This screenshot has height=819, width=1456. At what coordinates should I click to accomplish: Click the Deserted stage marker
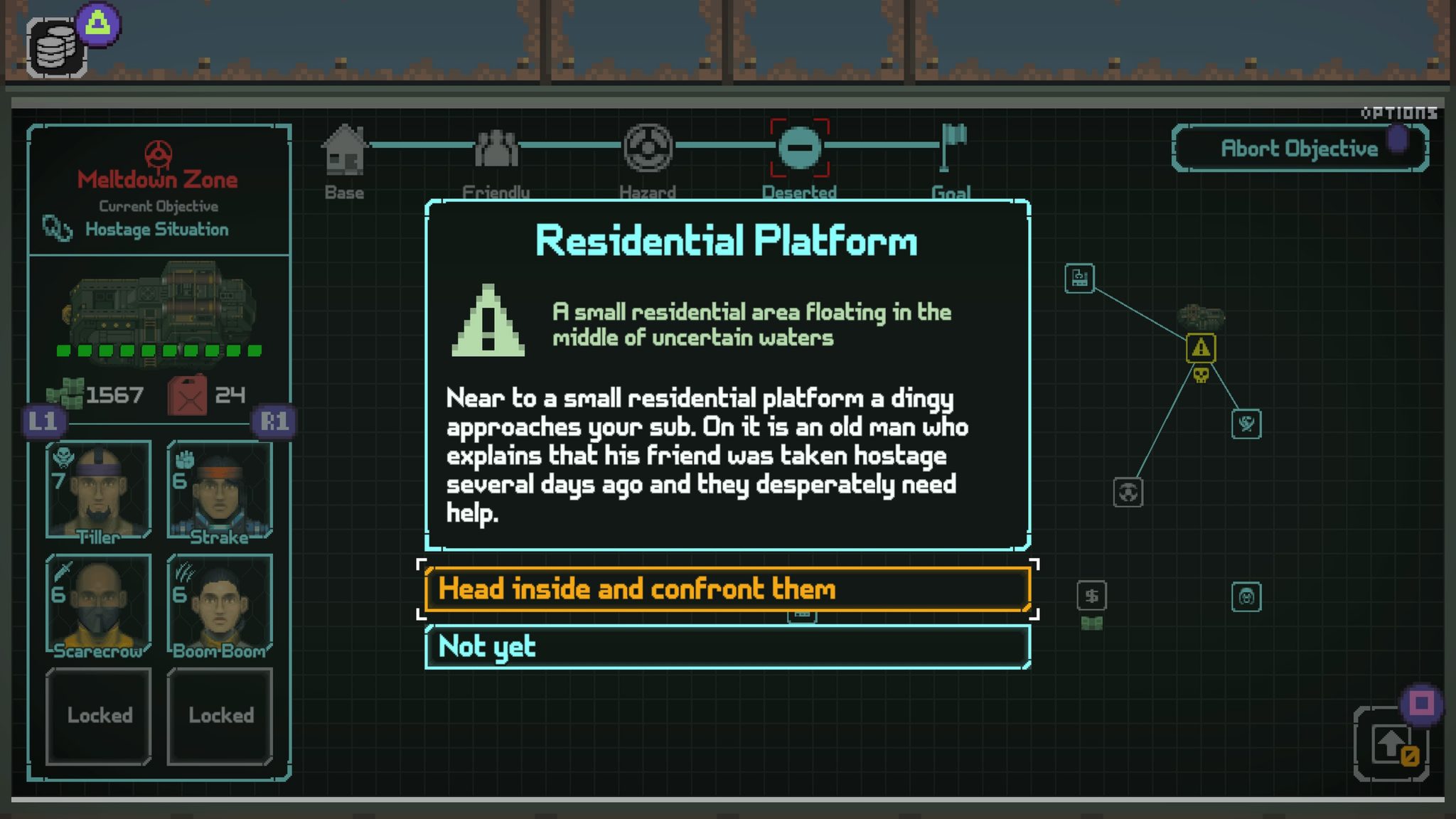pyautogui.click(x=800, y=148)
